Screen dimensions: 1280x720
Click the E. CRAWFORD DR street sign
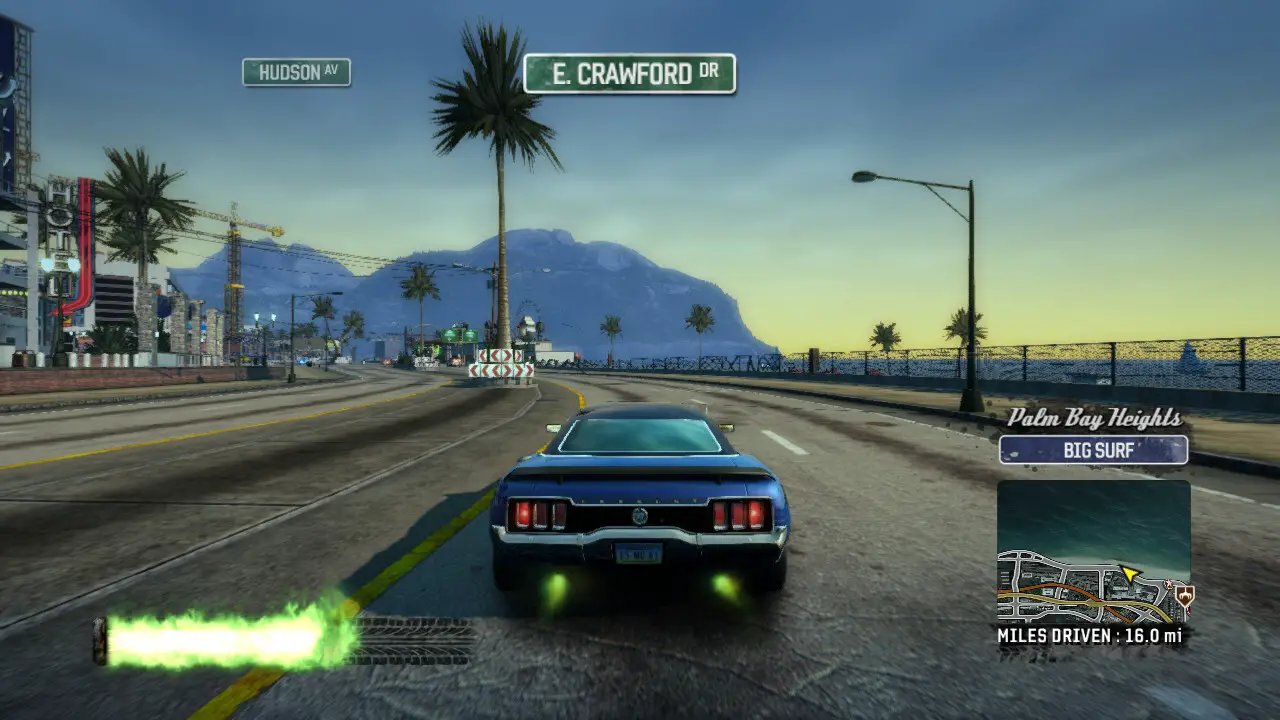tap(628, 74)
